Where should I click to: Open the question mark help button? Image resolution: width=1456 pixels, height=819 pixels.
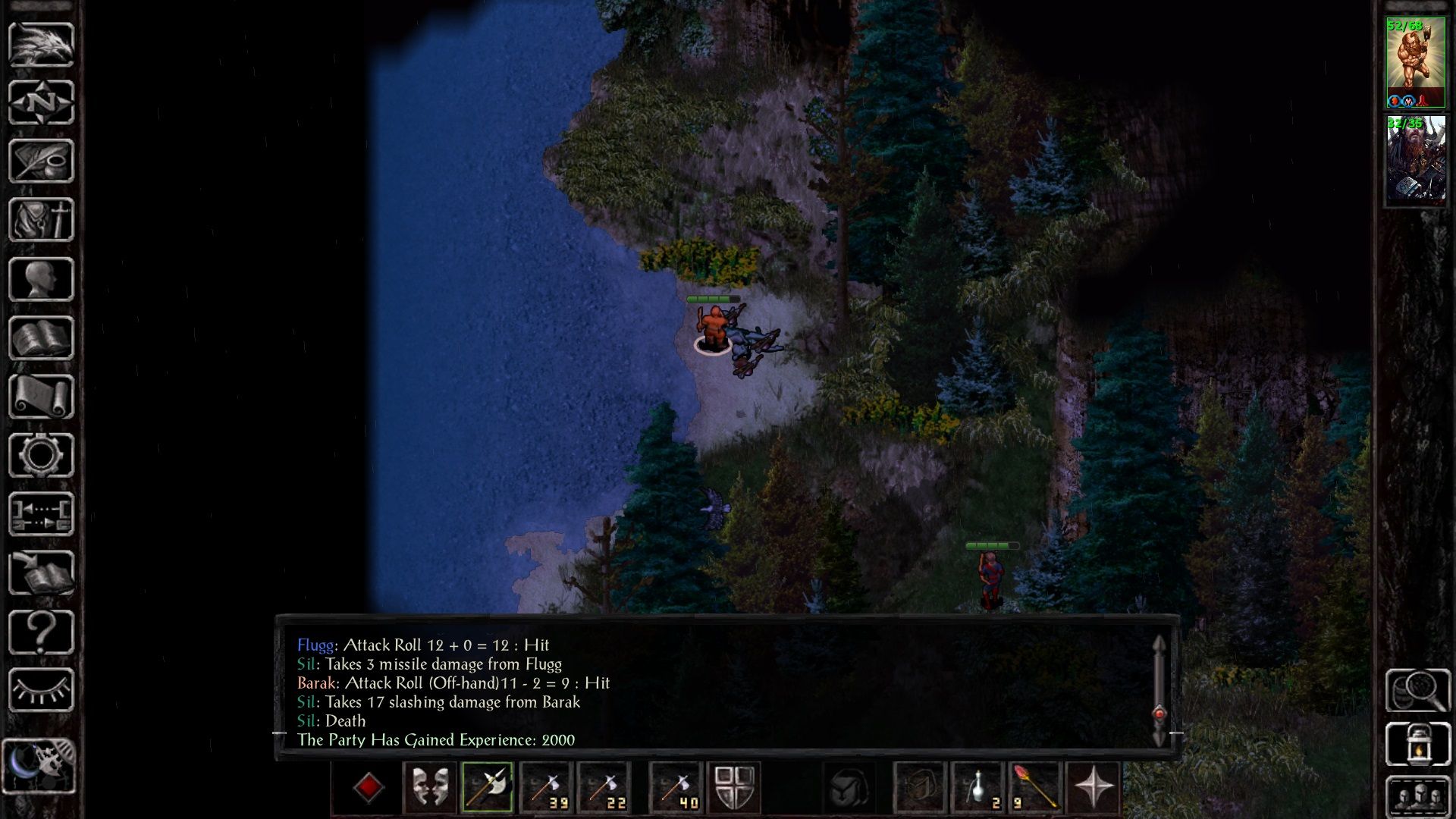41,632
